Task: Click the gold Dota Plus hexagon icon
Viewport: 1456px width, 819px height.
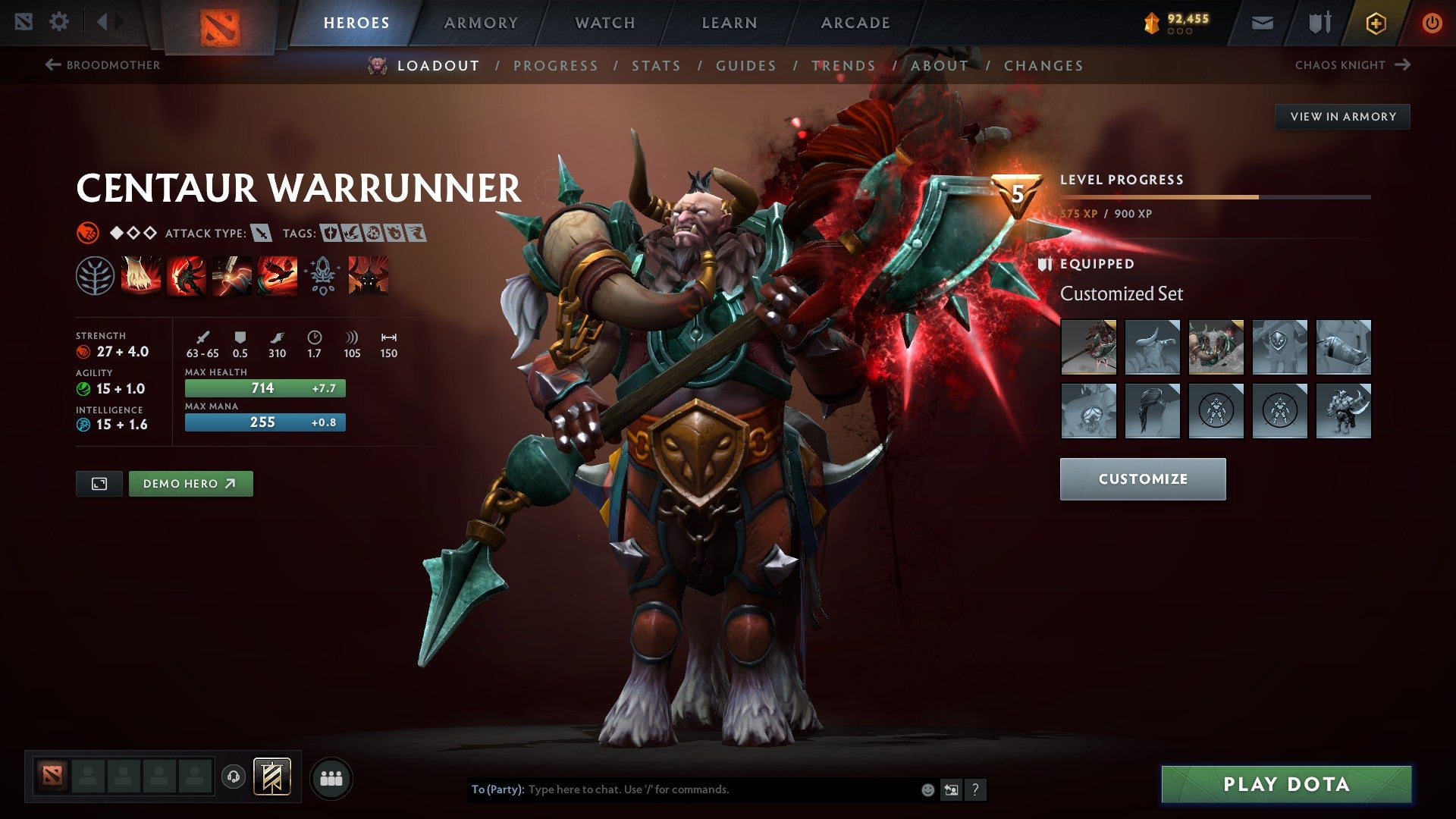Action: point(1375,22)
